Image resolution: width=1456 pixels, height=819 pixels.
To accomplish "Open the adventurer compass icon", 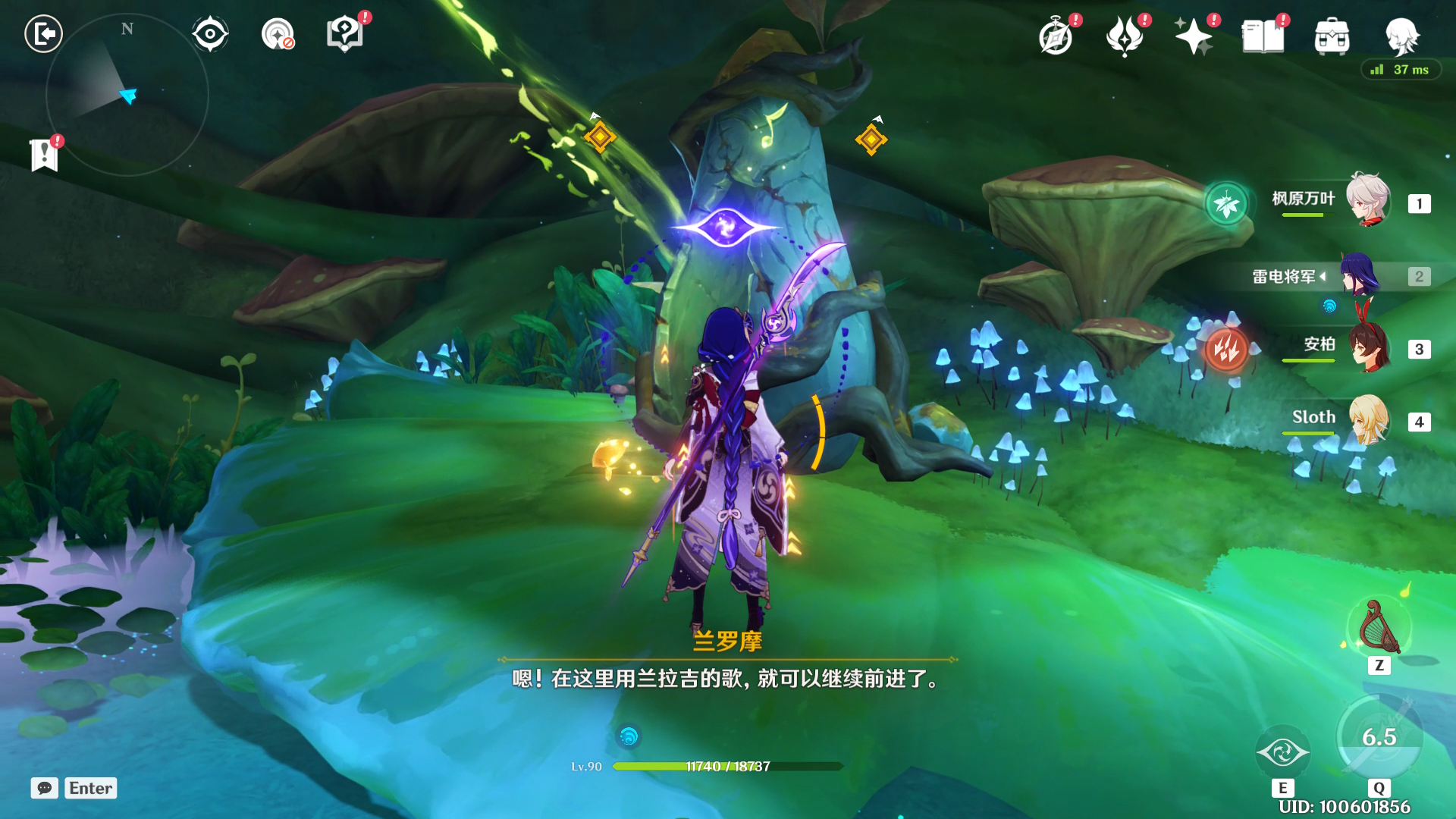I will (1056, 36).
